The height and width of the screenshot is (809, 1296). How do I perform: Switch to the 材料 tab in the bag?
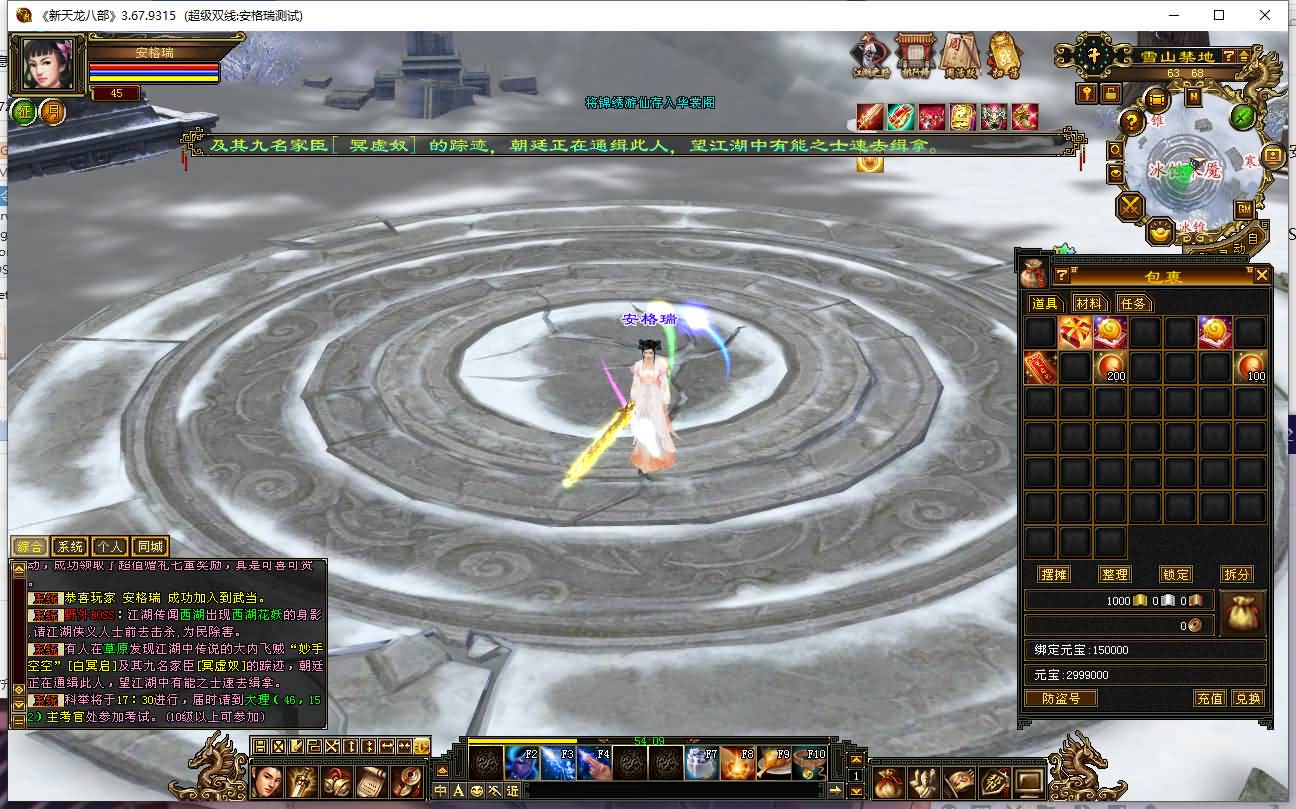1091,303
